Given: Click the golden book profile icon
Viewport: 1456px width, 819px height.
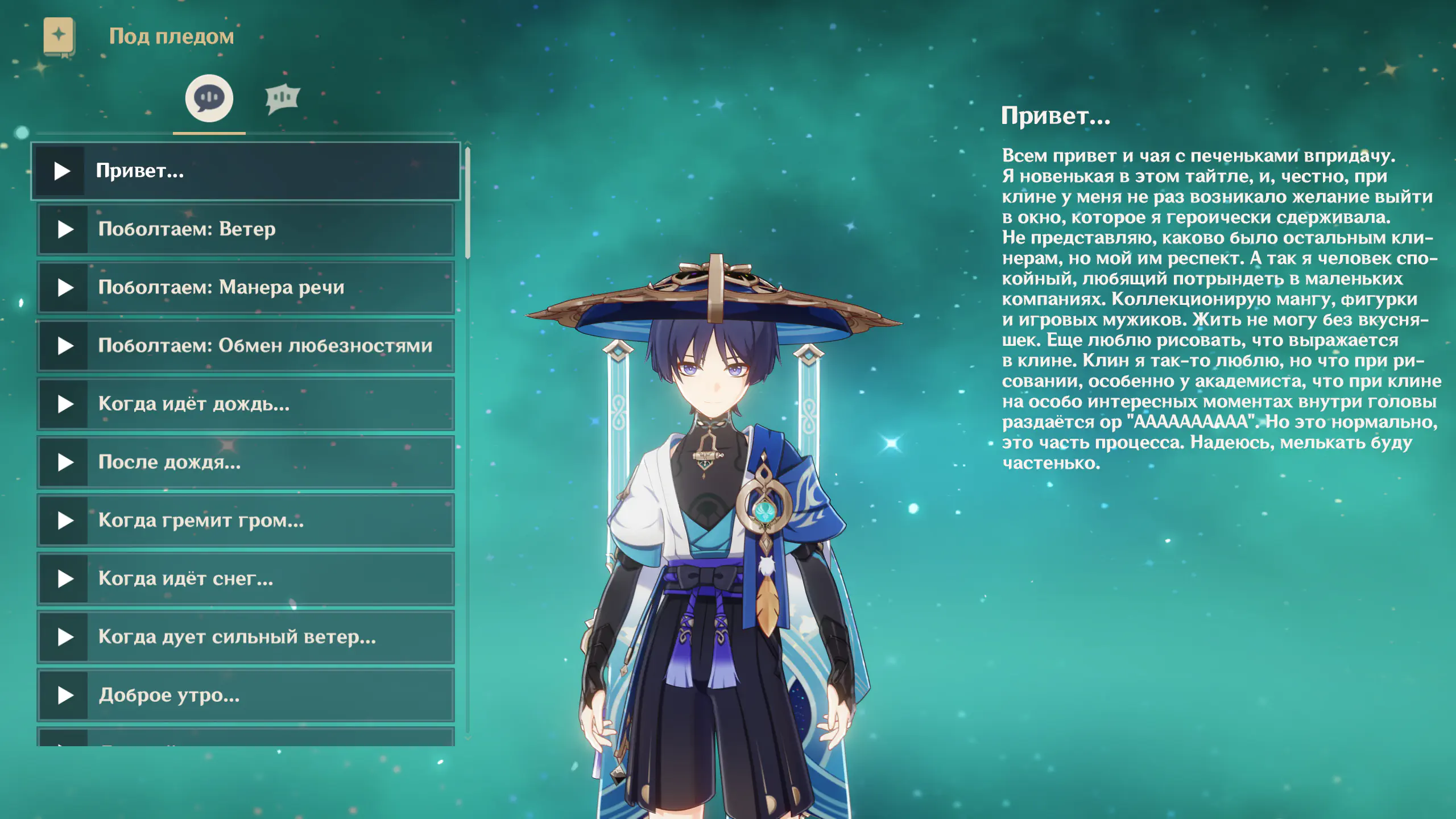Looking at the screenshot, I should (59, 36).
